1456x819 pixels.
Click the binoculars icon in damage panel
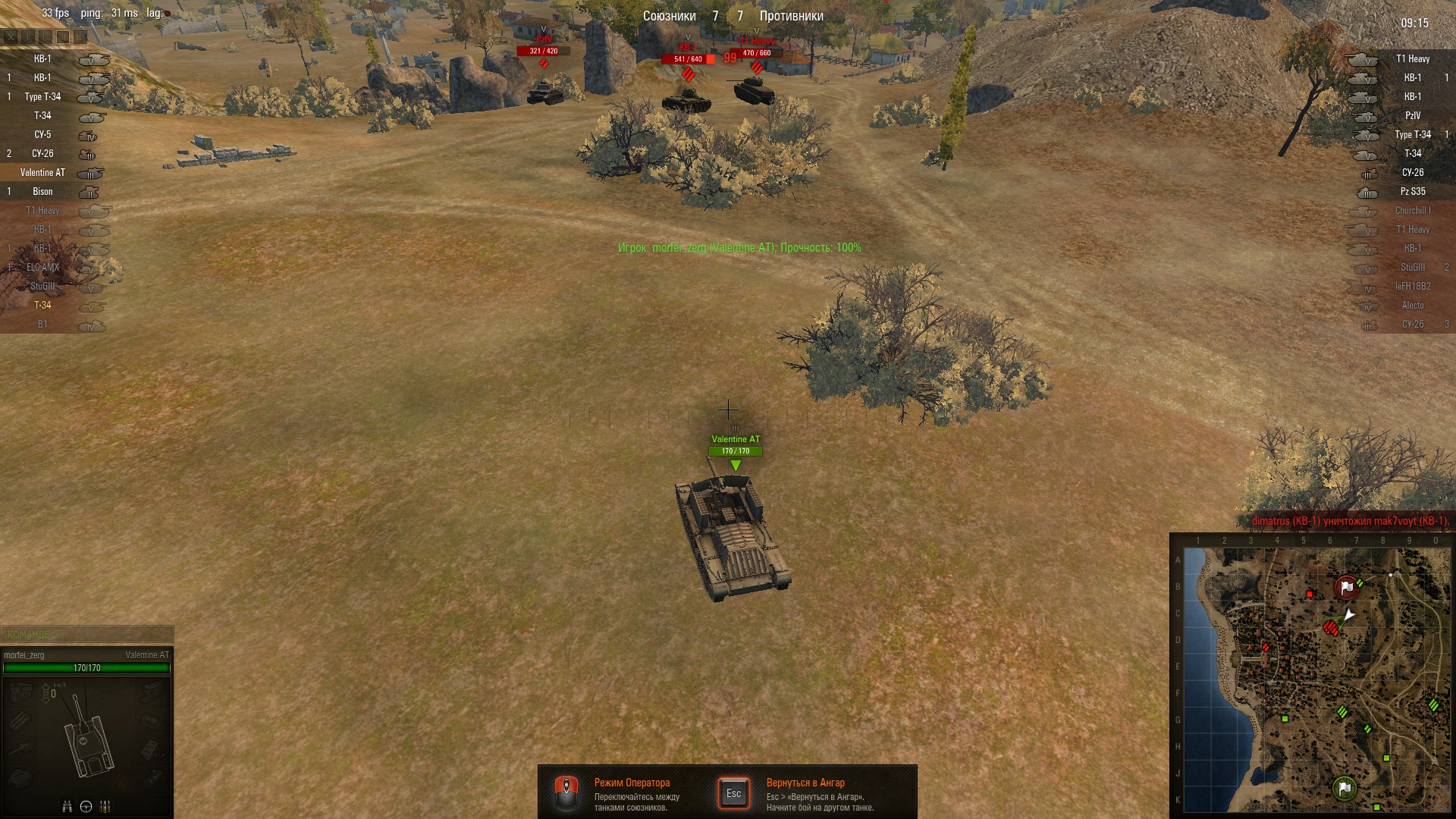[67, 806]
